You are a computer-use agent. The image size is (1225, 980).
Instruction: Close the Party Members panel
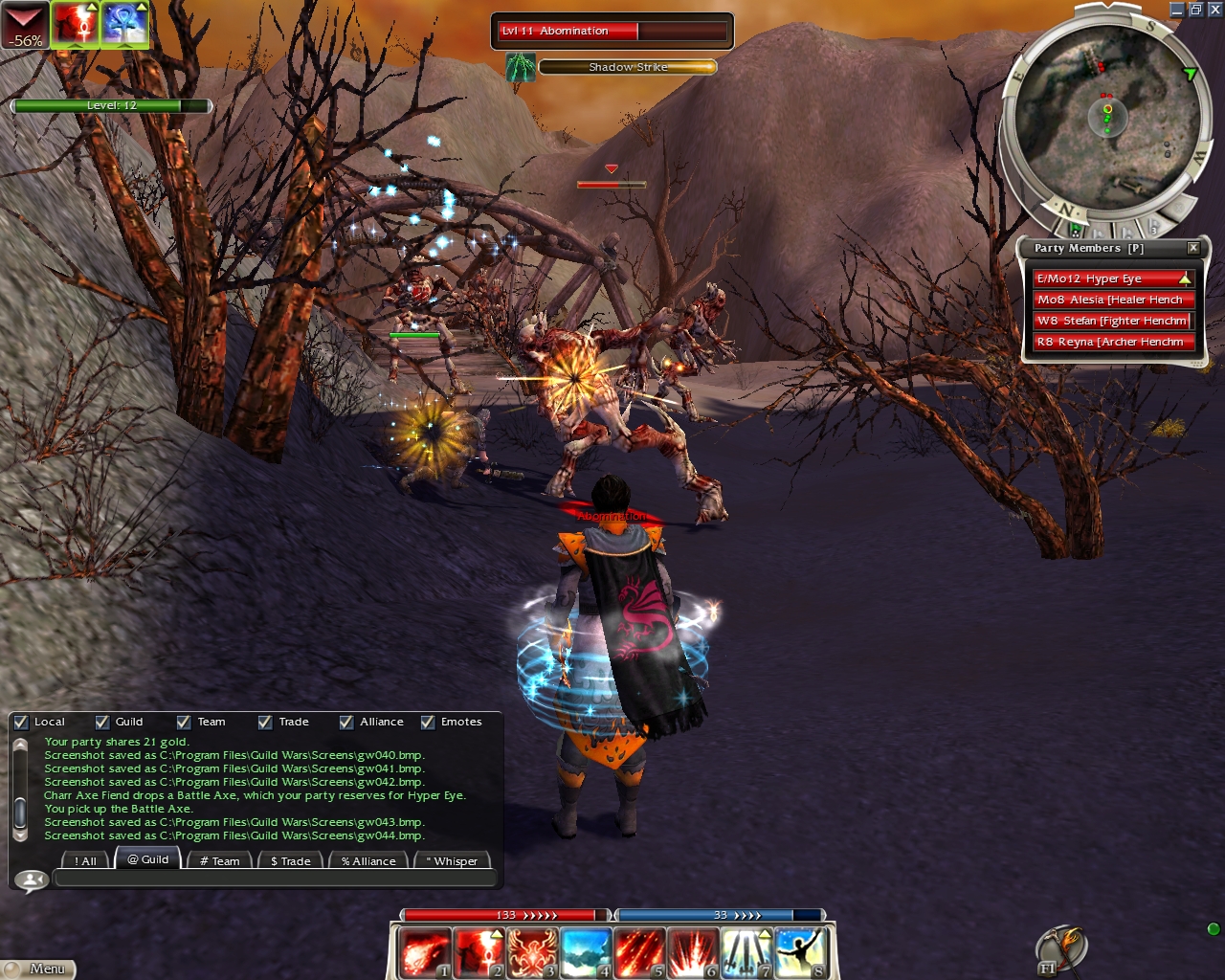click(x=1193, y=248)
